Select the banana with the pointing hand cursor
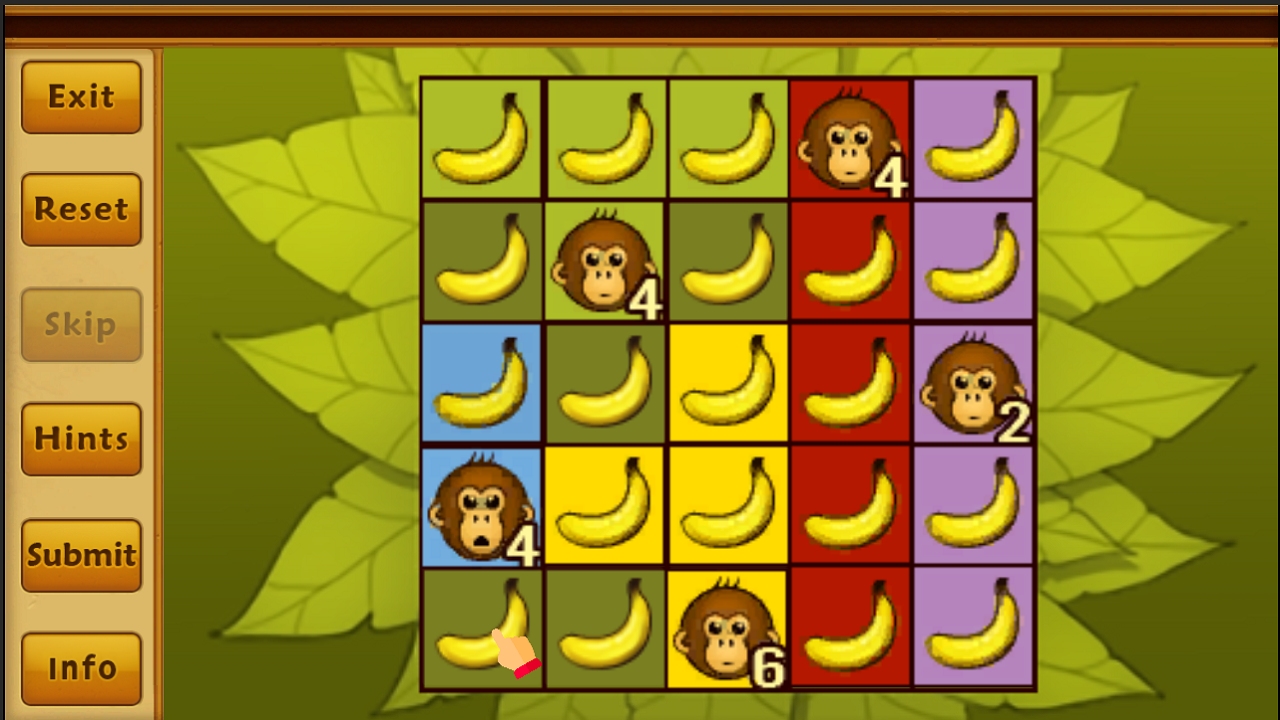The width and height of the screenshot is (1280, 720). (481, 627)
